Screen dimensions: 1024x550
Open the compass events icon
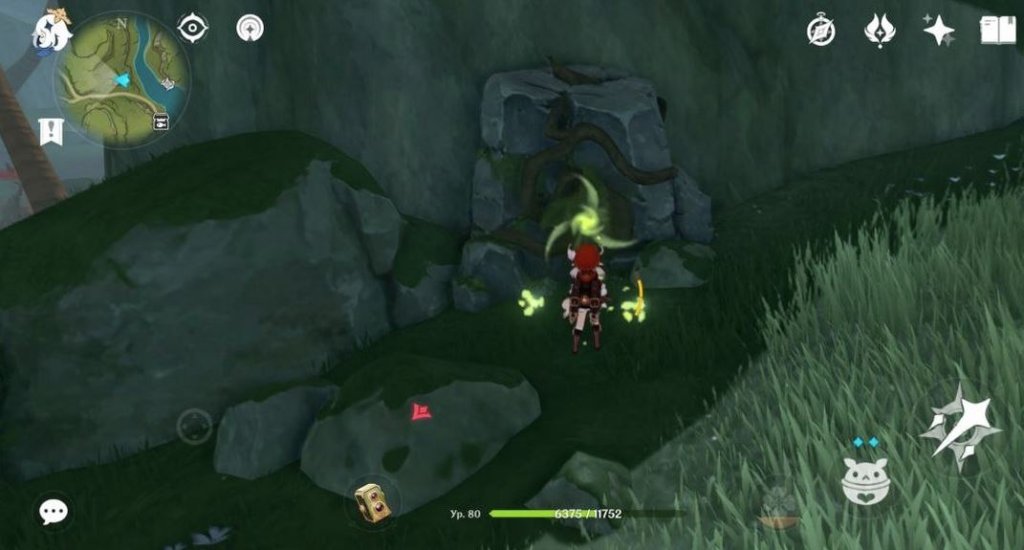pyautogui.click(x=821, y=31)
